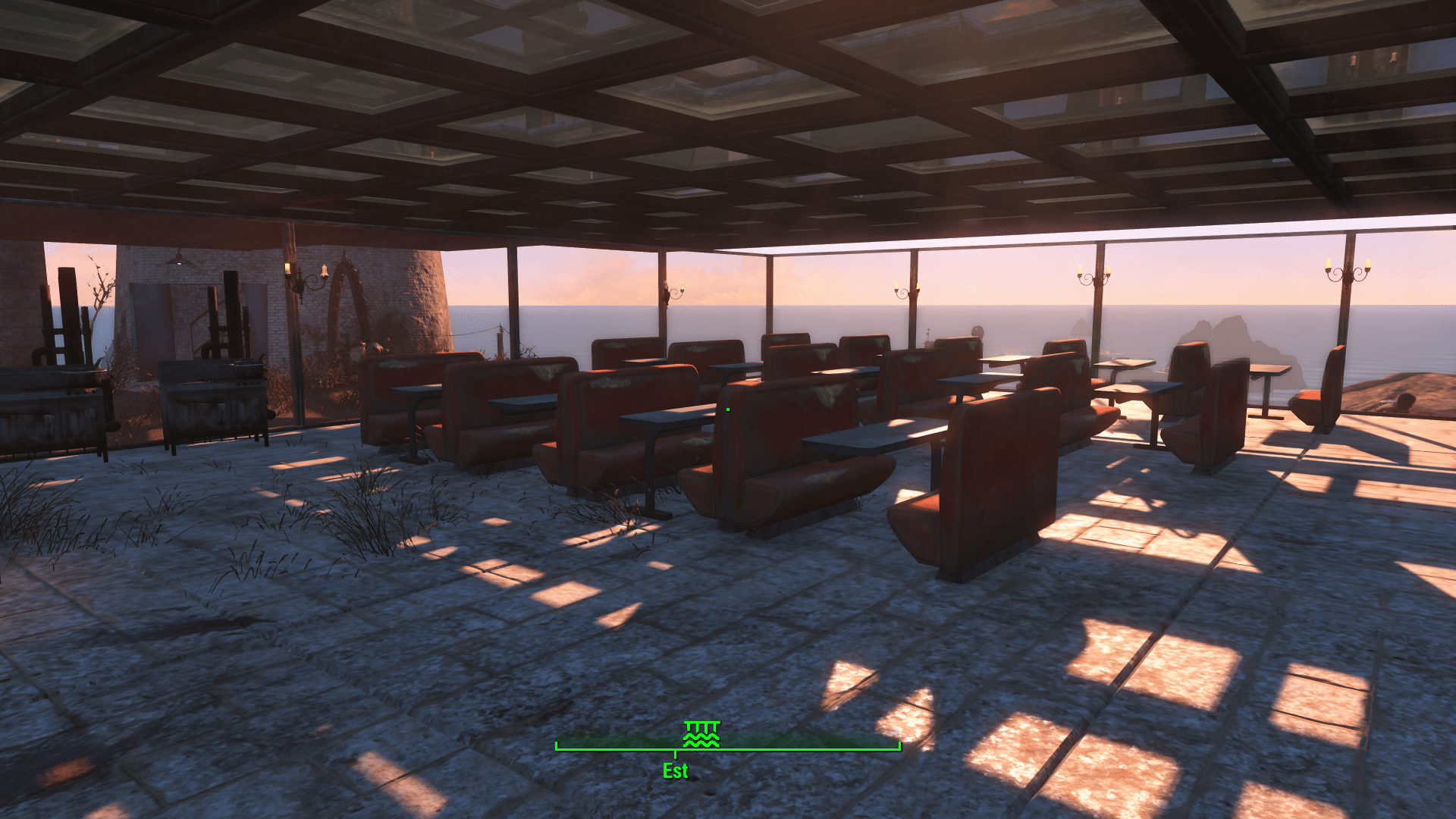Click the pier location marker on compass
This screenshot has height=819, width=1456.
point(701,734)
